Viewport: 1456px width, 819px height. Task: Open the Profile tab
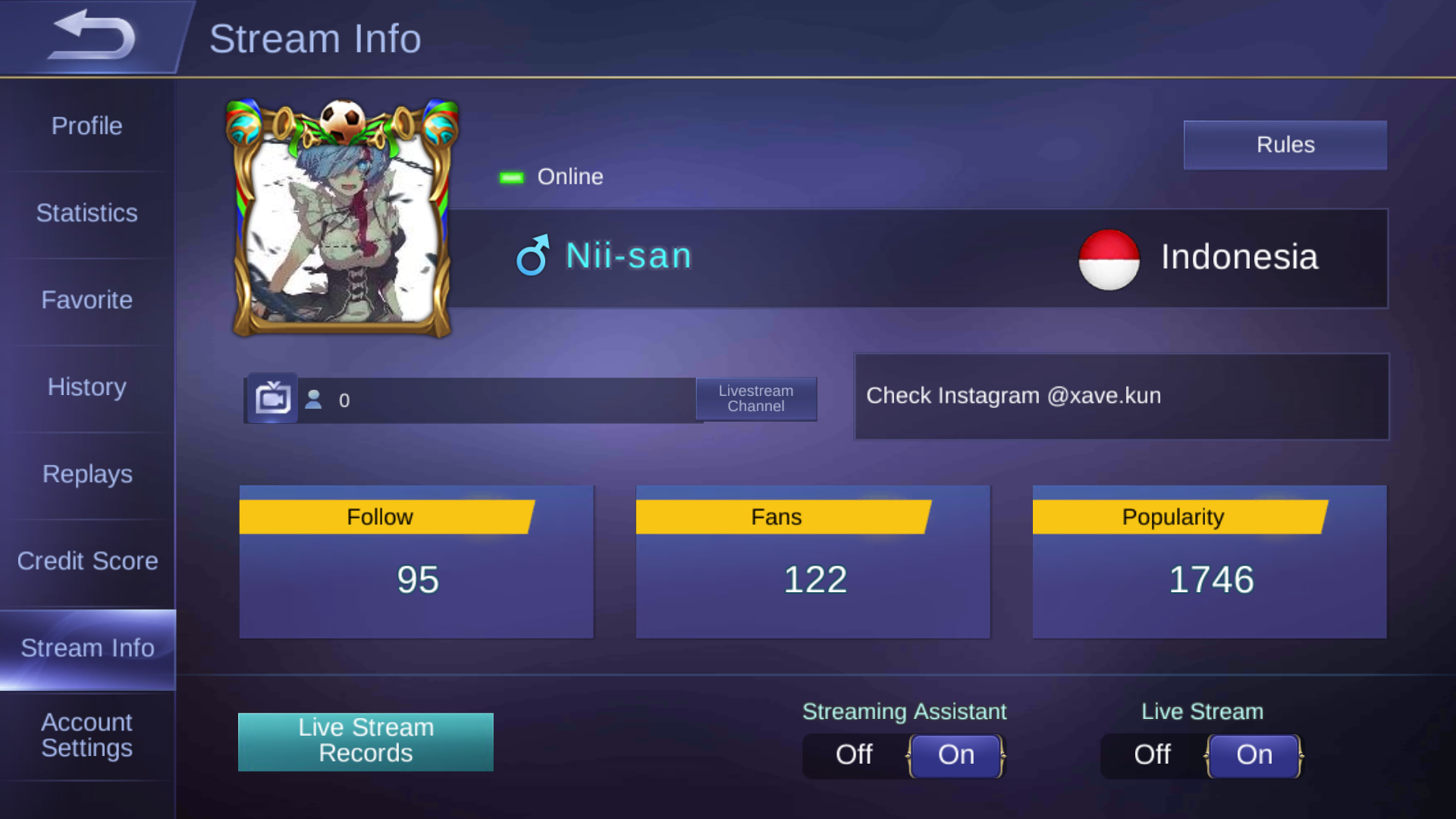point(87,126)
